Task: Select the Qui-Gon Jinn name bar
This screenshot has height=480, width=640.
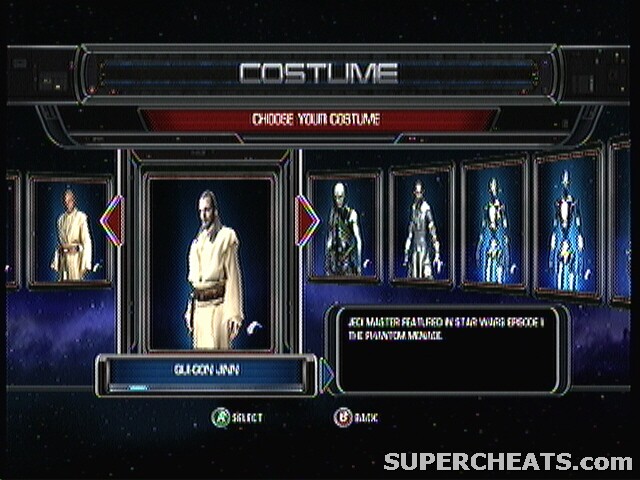Action: tap(206, 372)
